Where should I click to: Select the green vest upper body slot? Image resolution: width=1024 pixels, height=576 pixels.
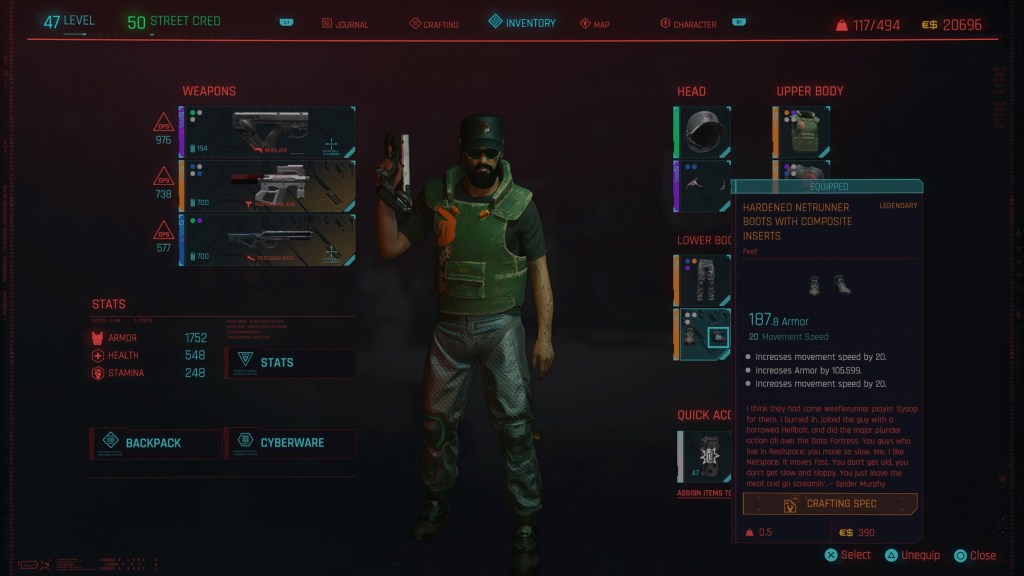(802, 133)
